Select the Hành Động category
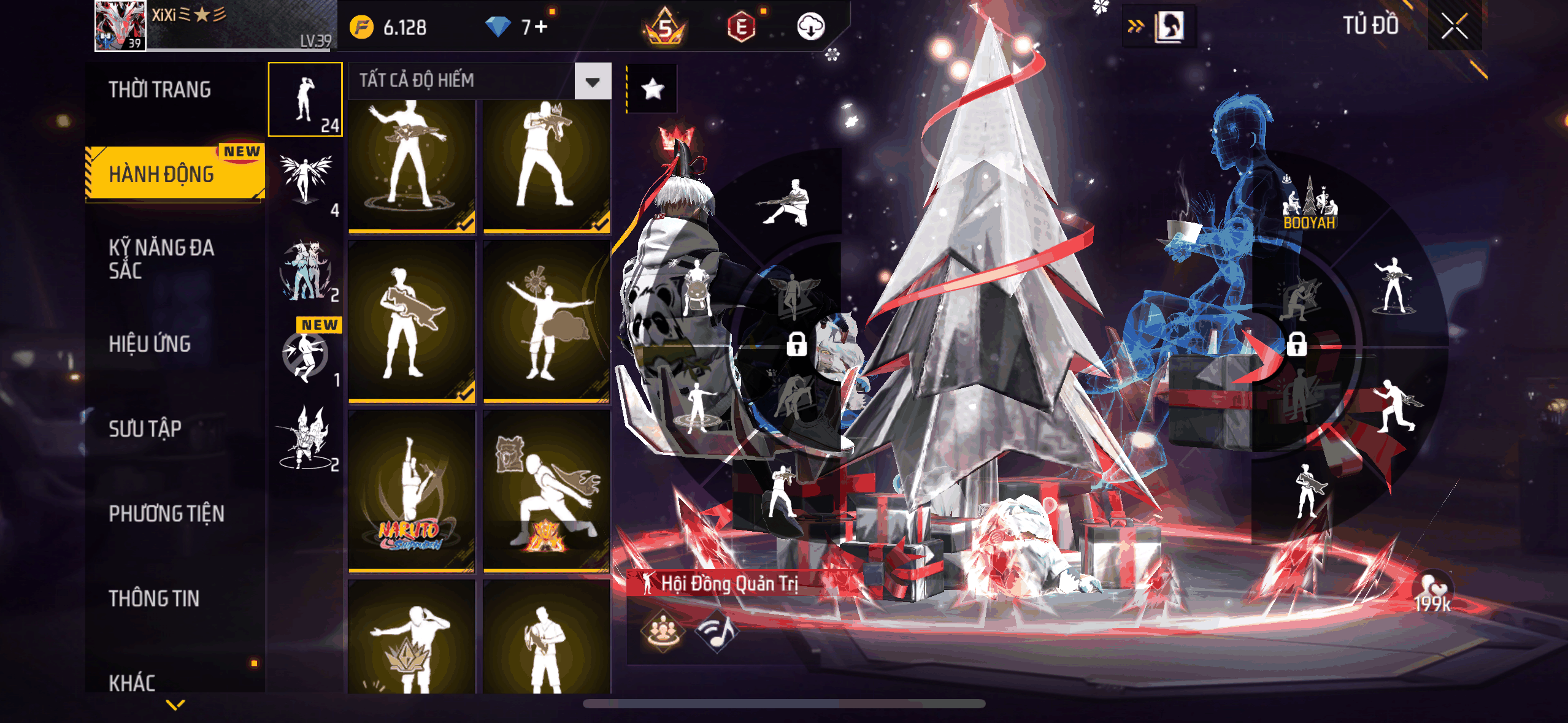1568x723 pixels. coord(162,174)
